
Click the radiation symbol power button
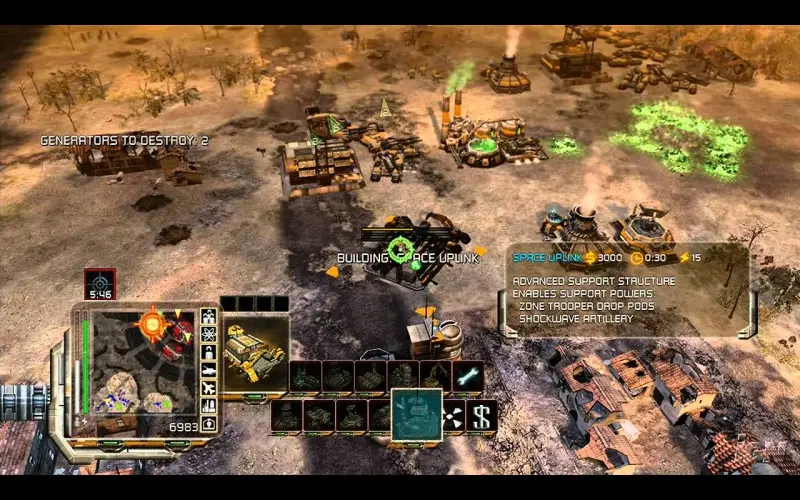click(x=453, y=415)
